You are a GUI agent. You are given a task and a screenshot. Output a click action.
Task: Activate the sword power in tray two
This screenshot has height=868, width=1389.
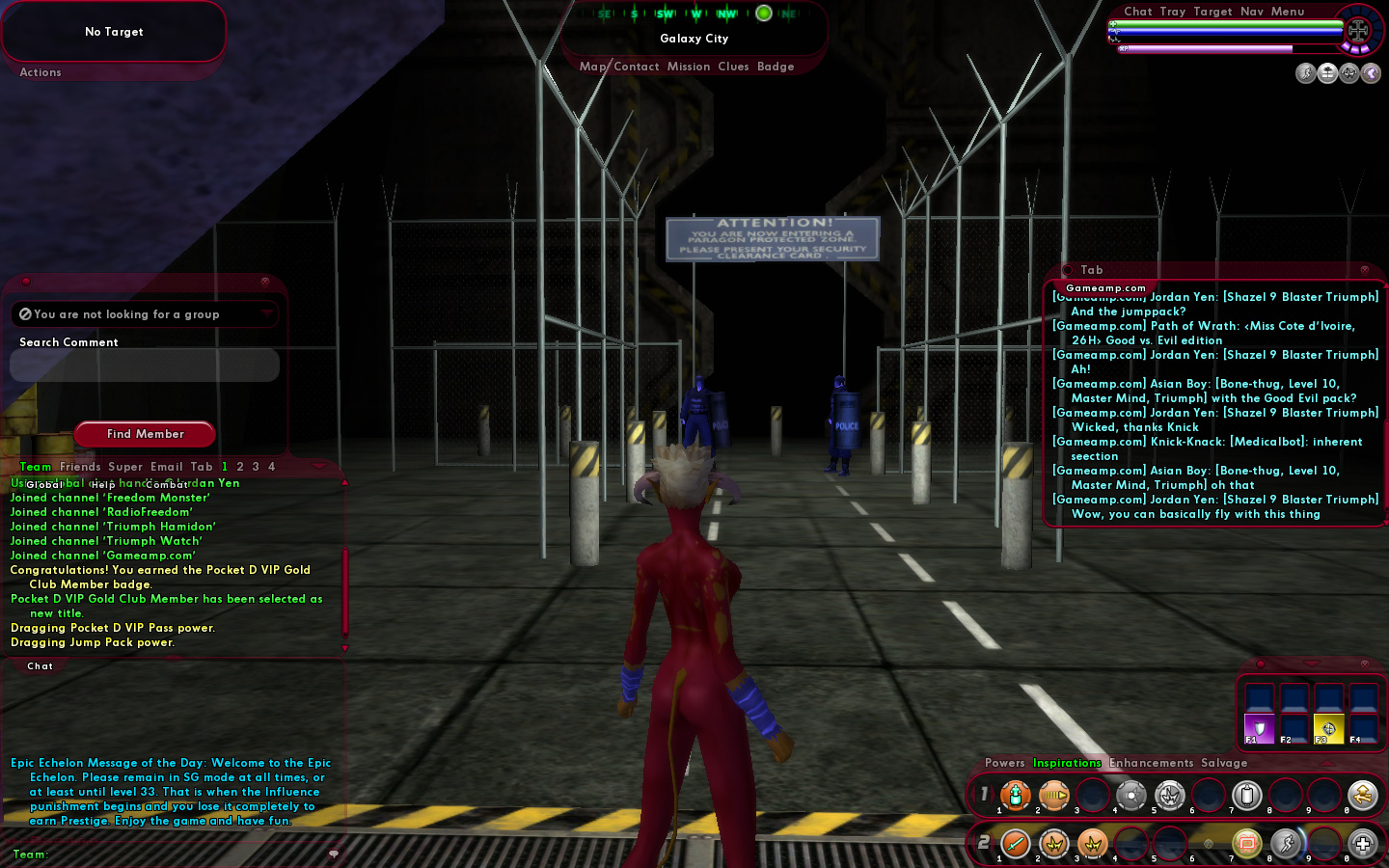point(1016,844)
